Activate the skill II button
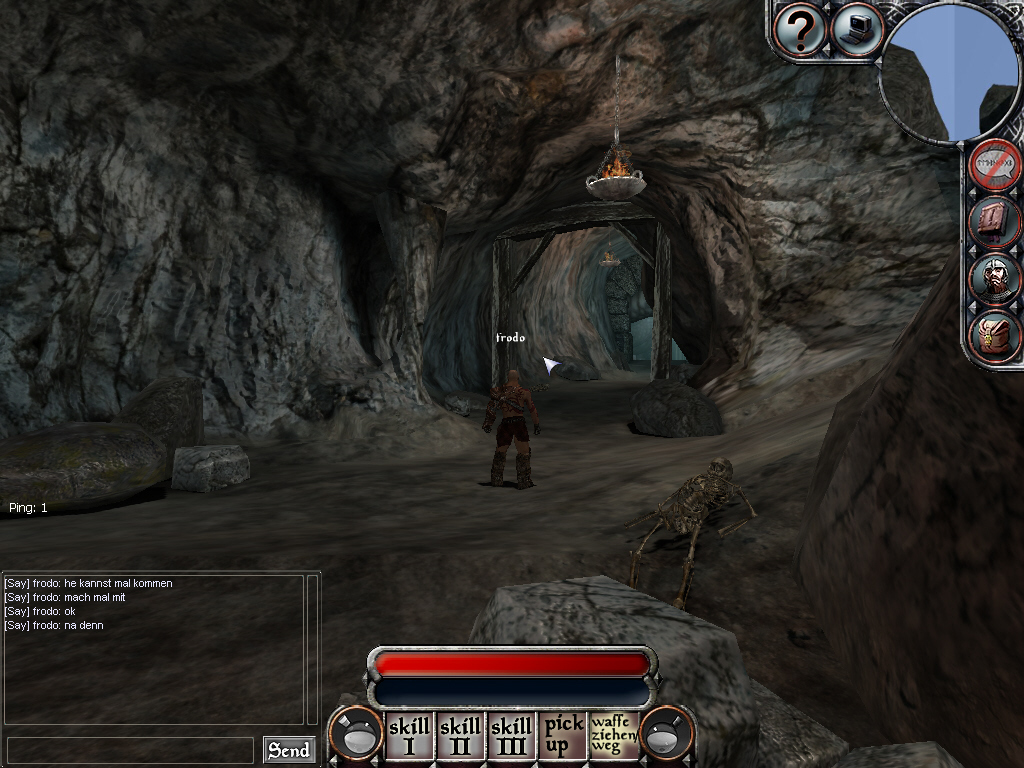This screenshot has height=768, width=1024. pos(460,735)
